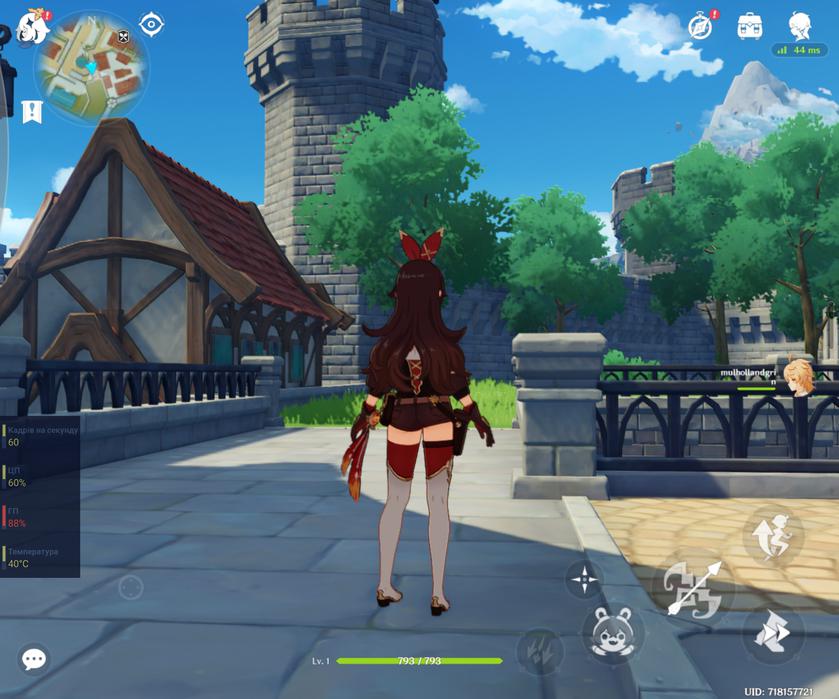Open the character profile icon

(800, 26)
